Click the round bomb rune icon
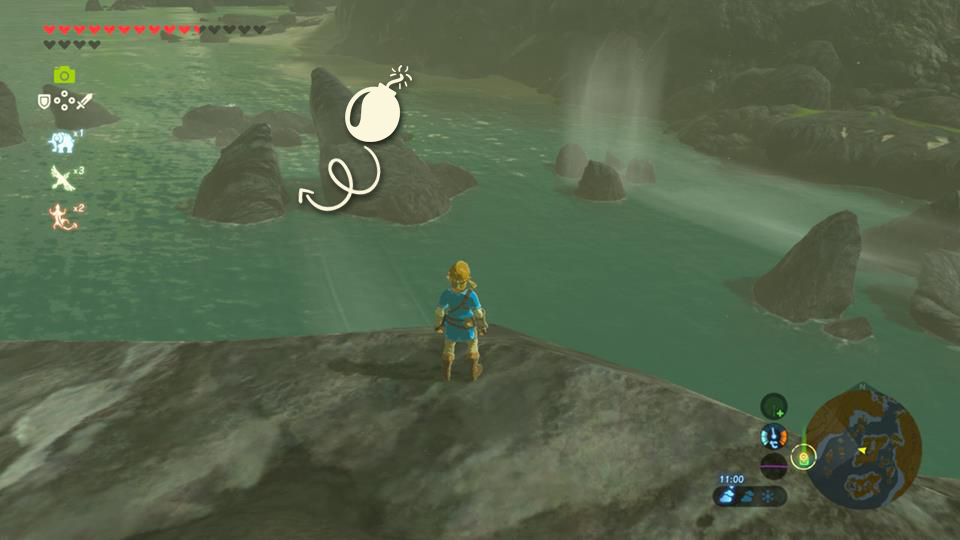This screenshot has height=540, width=960. pos(374,112)
